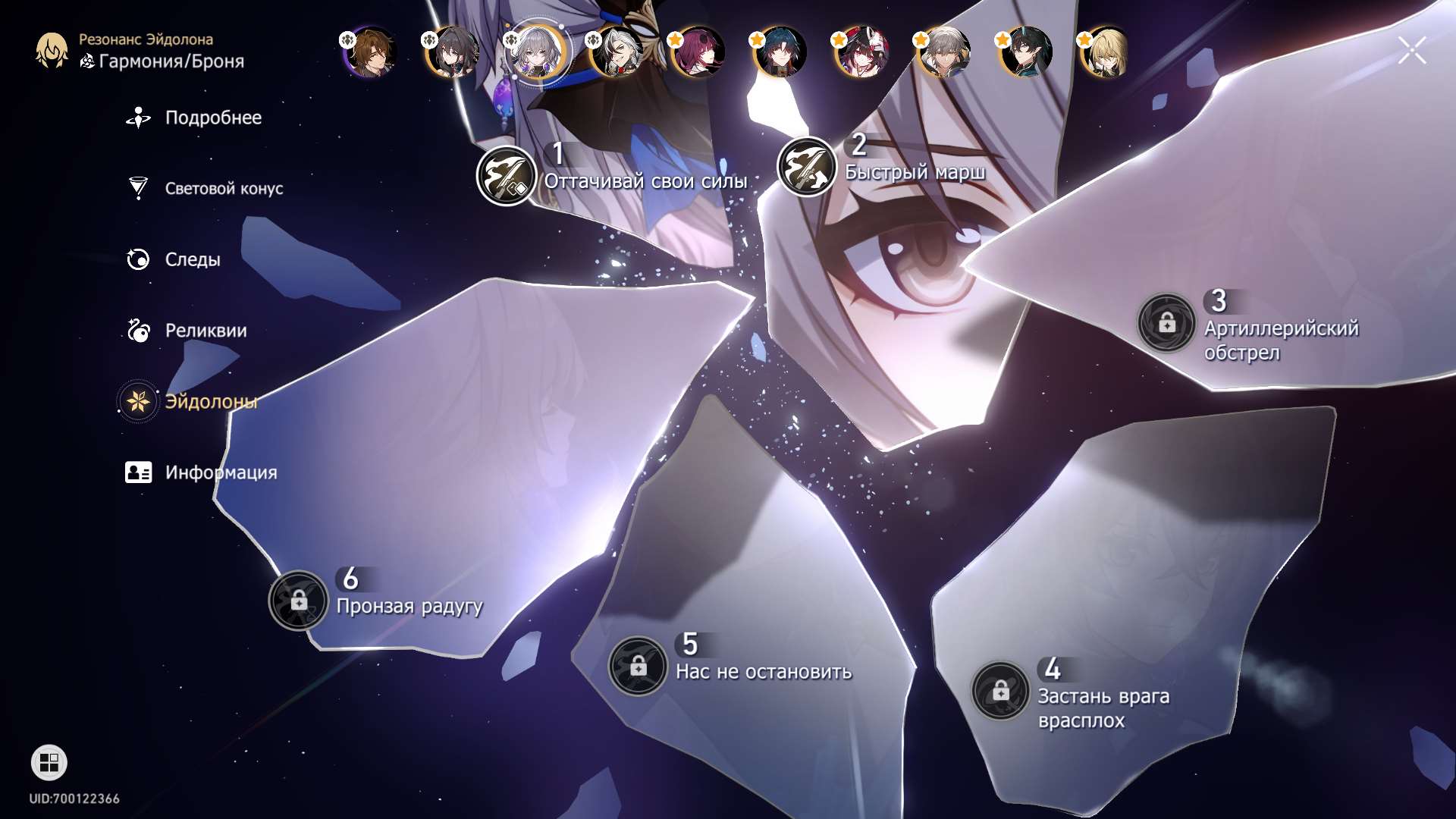
Task: Switch to the red-masked Sparkle portrait
Action: (x=861, y=52)
